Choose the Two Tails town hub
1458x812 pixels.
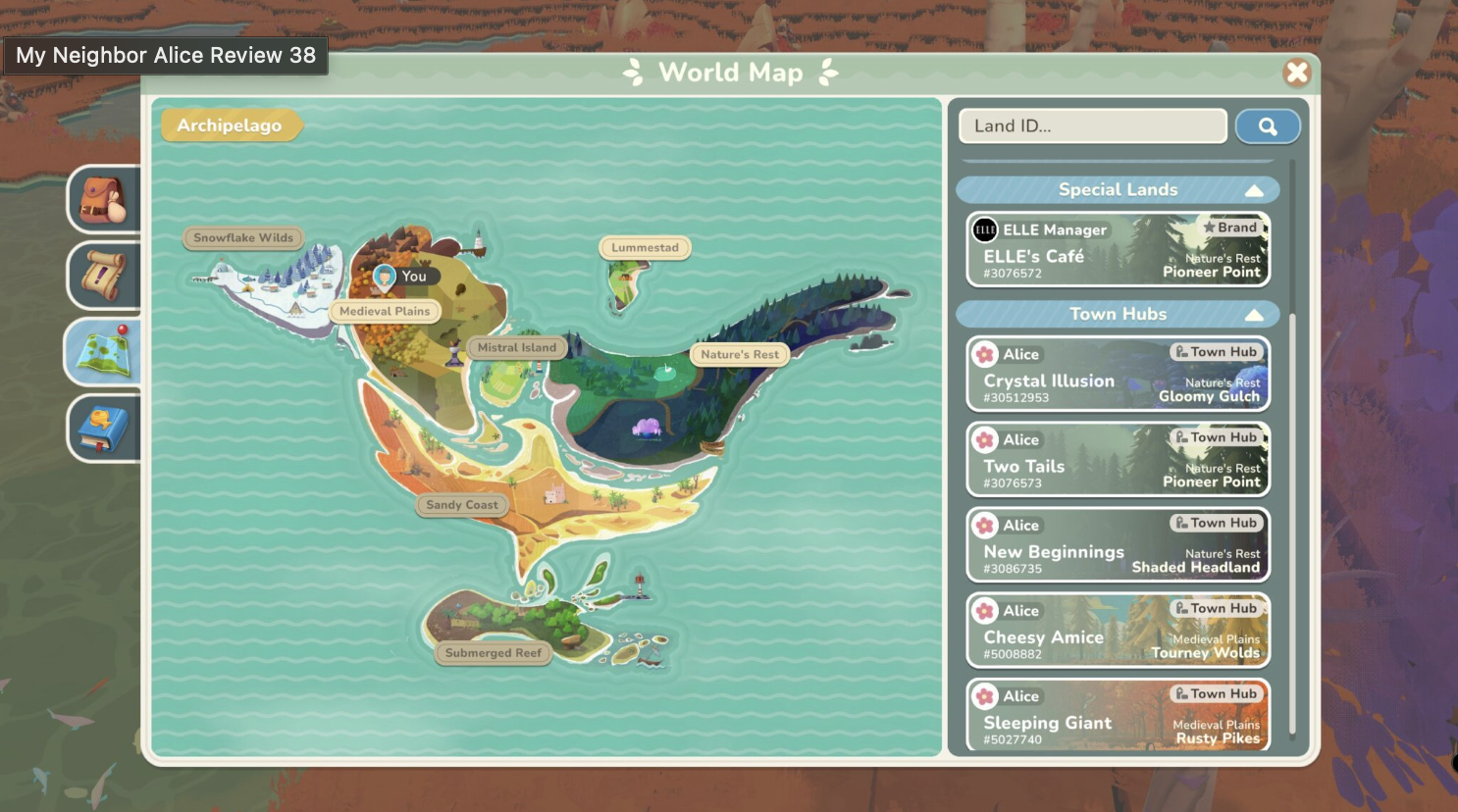[1118, 460]
